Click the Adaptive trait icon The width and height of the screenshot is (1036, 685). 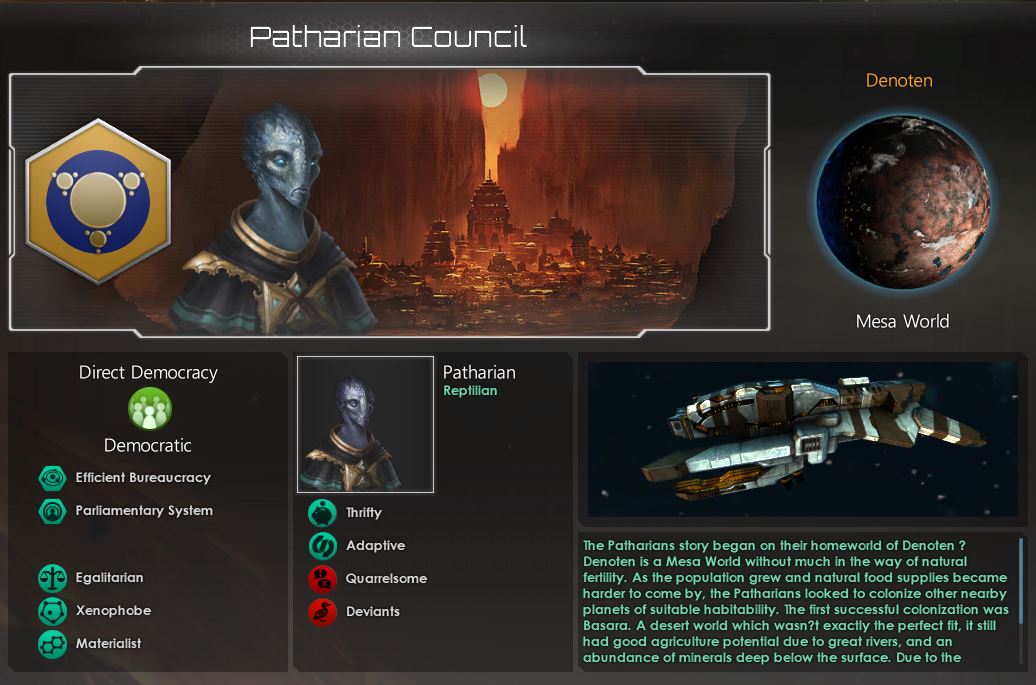click(x=322, y=546)
